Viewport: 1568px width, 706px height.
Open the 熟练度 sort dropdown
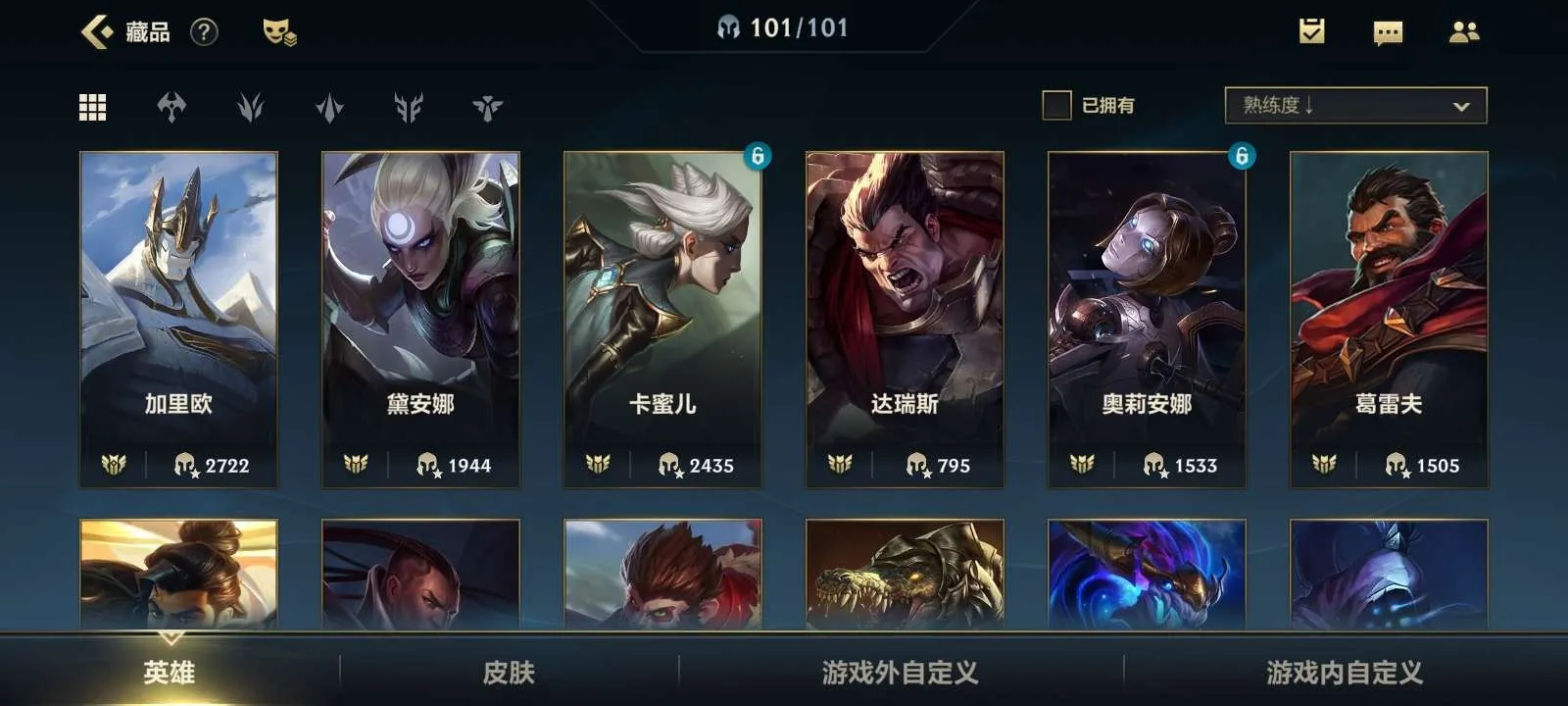point(1355,105)
